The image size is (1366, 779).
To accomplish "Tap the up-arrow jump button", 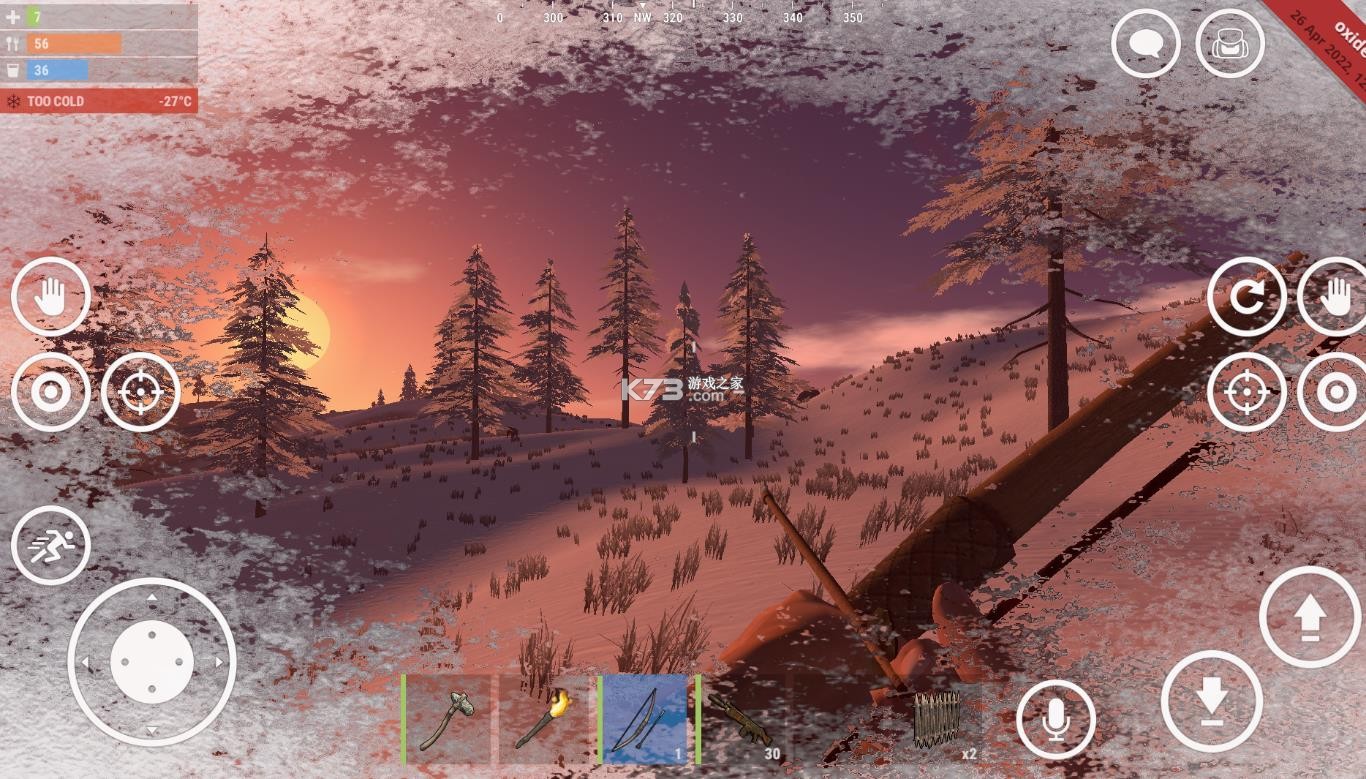I will point(1310,617).
